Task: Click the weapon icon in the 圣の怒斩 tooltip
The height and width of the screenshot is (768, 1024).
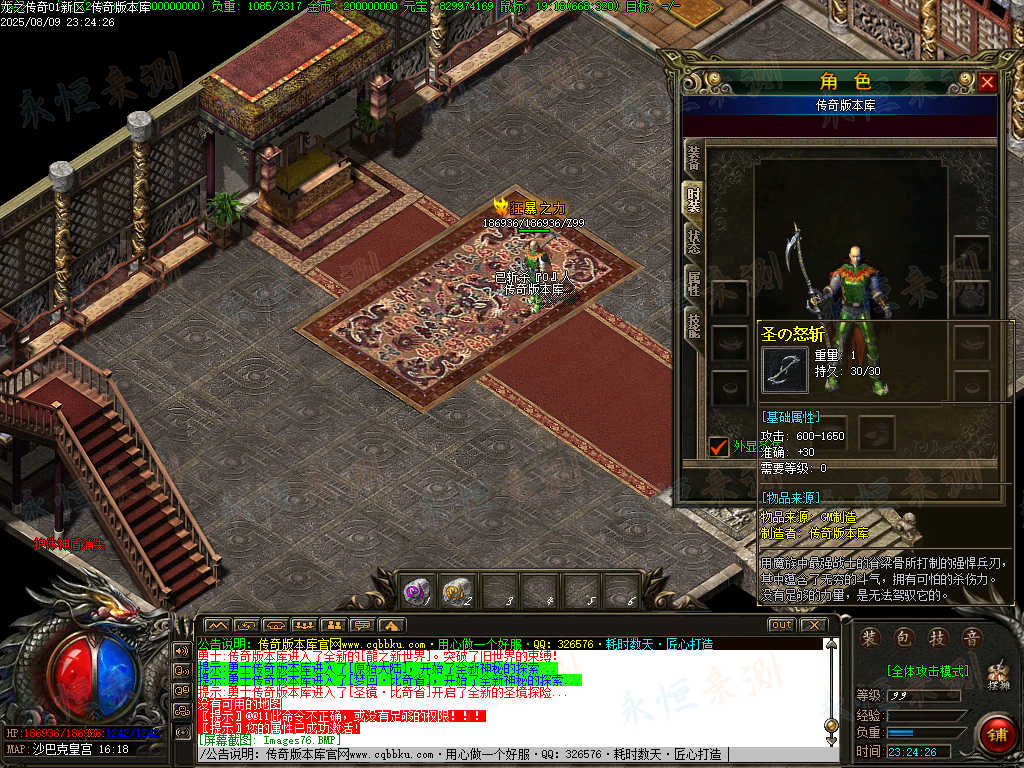Action: pos(785,369)
